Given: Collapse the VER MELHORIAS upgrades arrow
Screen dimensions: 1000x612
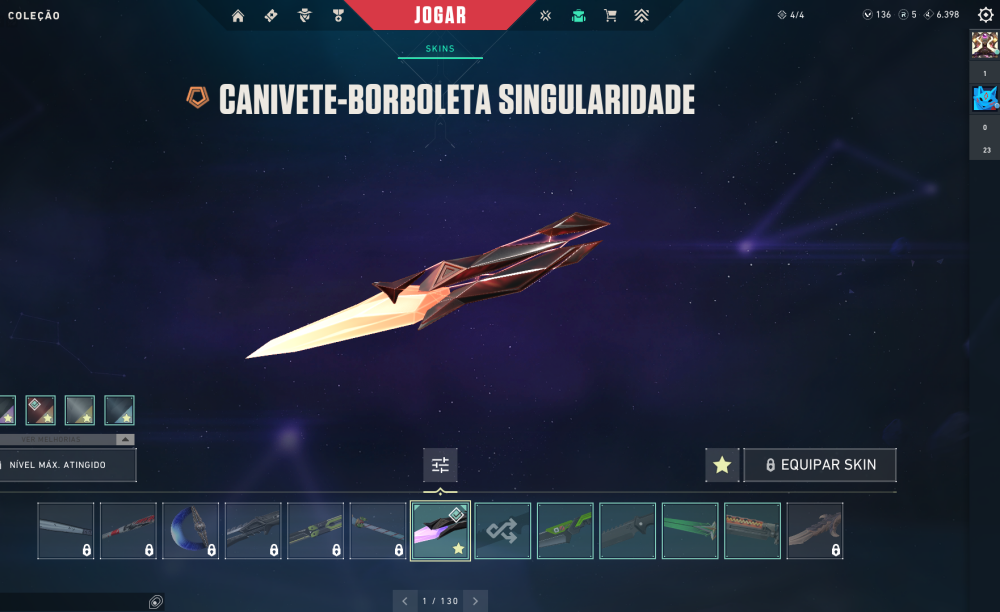Looking at the screenshot, I should tap(124, 439).
